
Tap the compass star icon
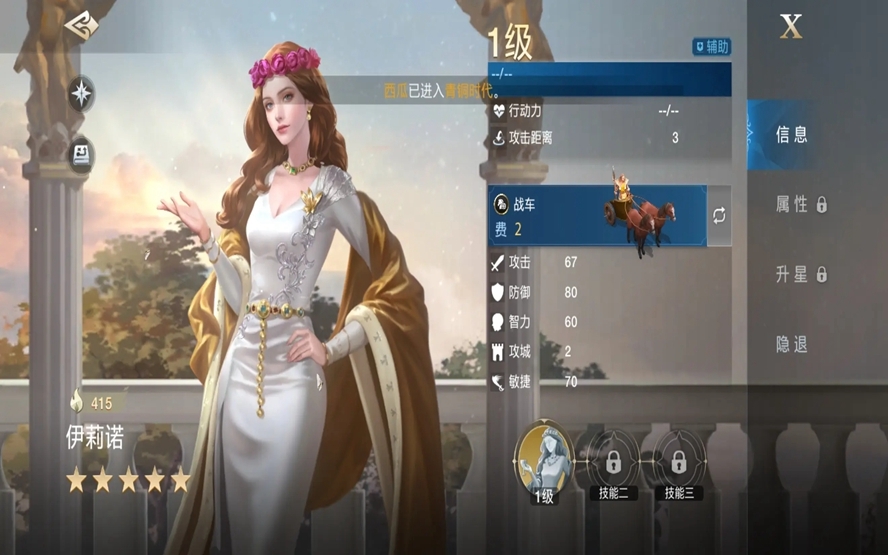coord(81,93)
